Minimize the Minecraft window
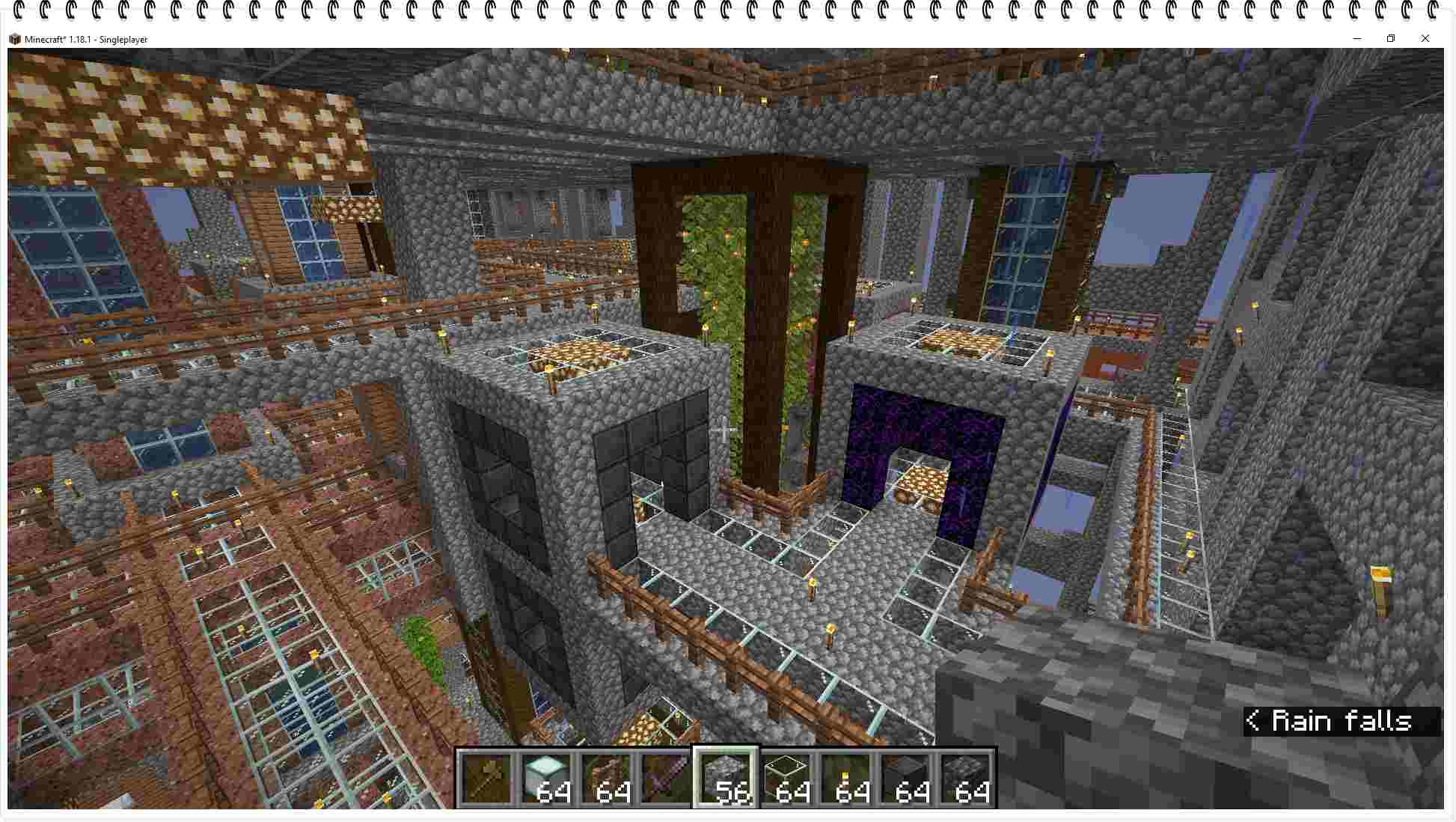Image resolution: width=1456 pixels, height=822 pixels. [x=1356, y=39]
